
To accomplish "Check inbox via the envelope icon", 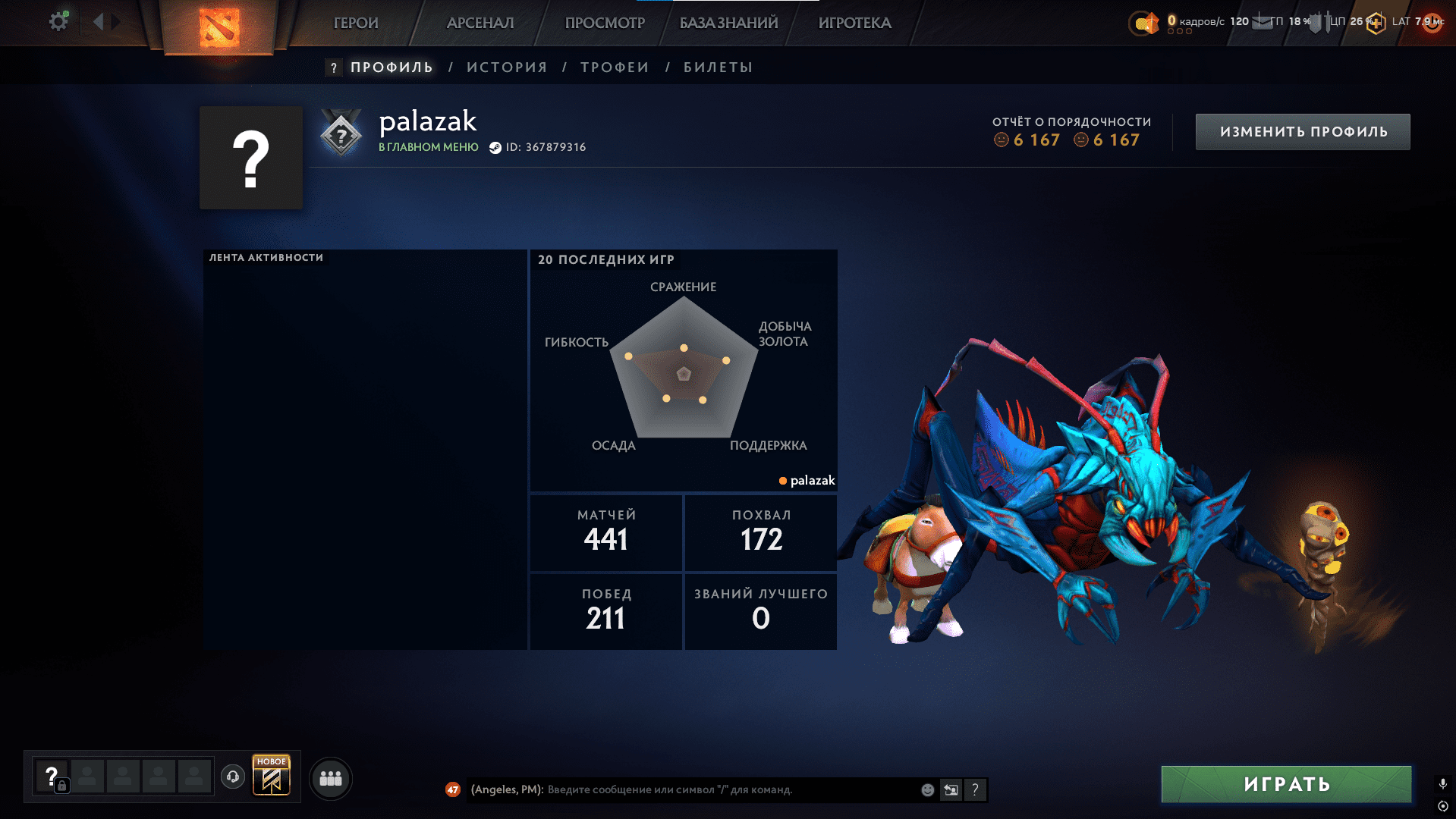I will tap(1262, 22).
